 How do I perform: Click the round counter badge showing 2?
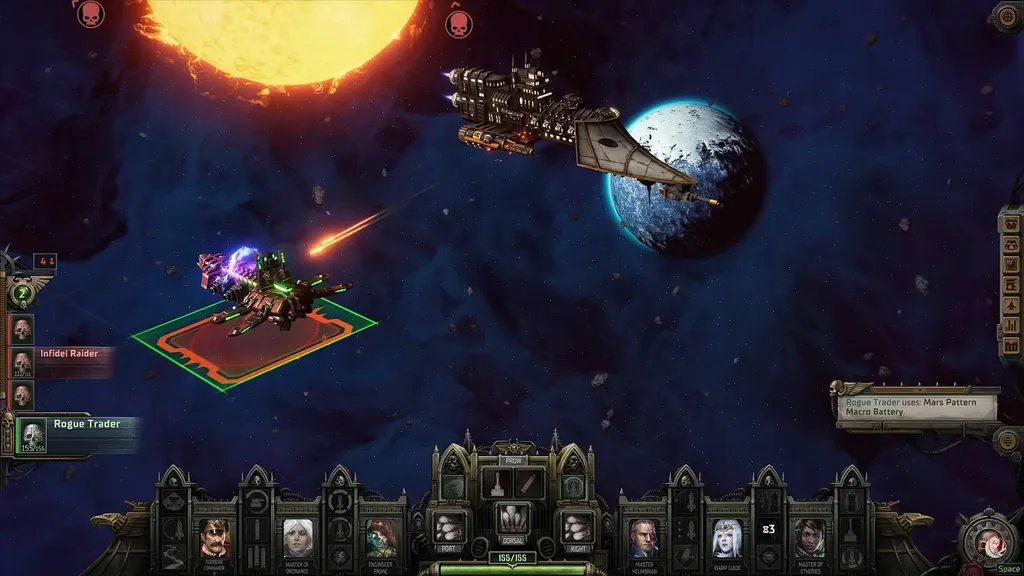click(22, 294)
